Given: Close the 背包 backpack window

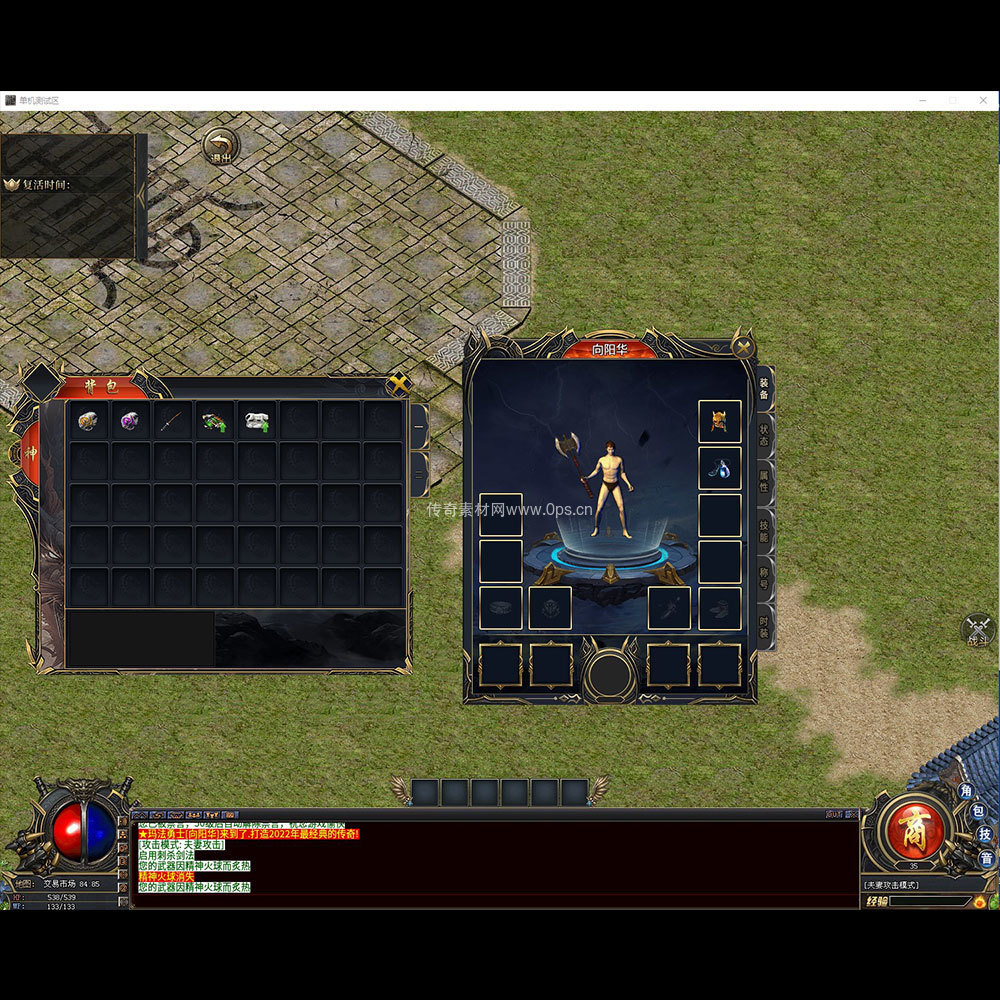Looking at the screenshot, I should click(398, 383).
